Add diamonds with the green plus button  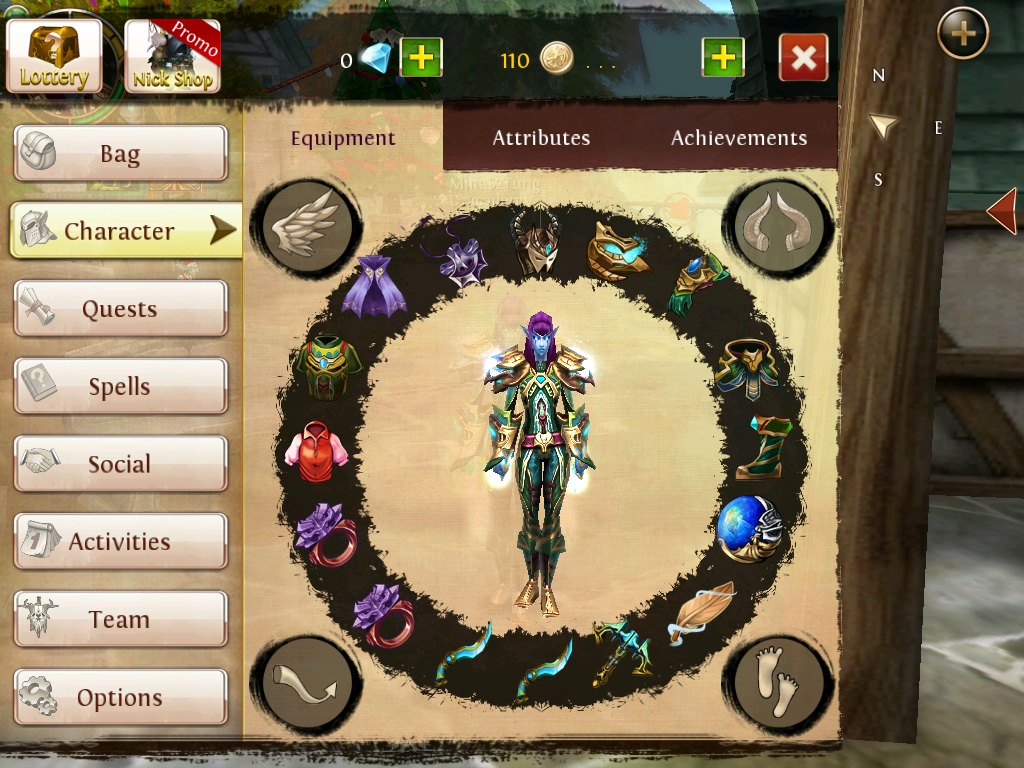click(421, 58)
